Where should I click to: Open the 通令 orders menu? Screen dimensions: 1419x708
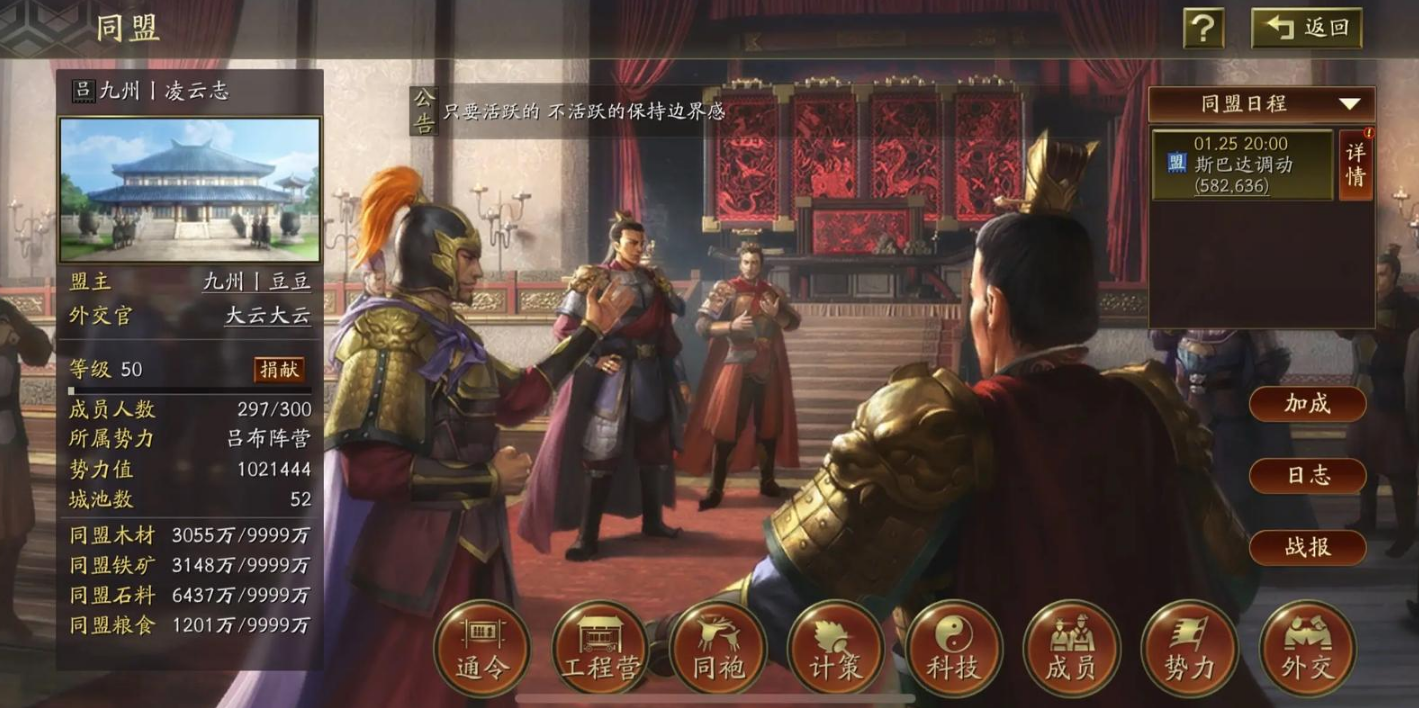coord(482,649)
